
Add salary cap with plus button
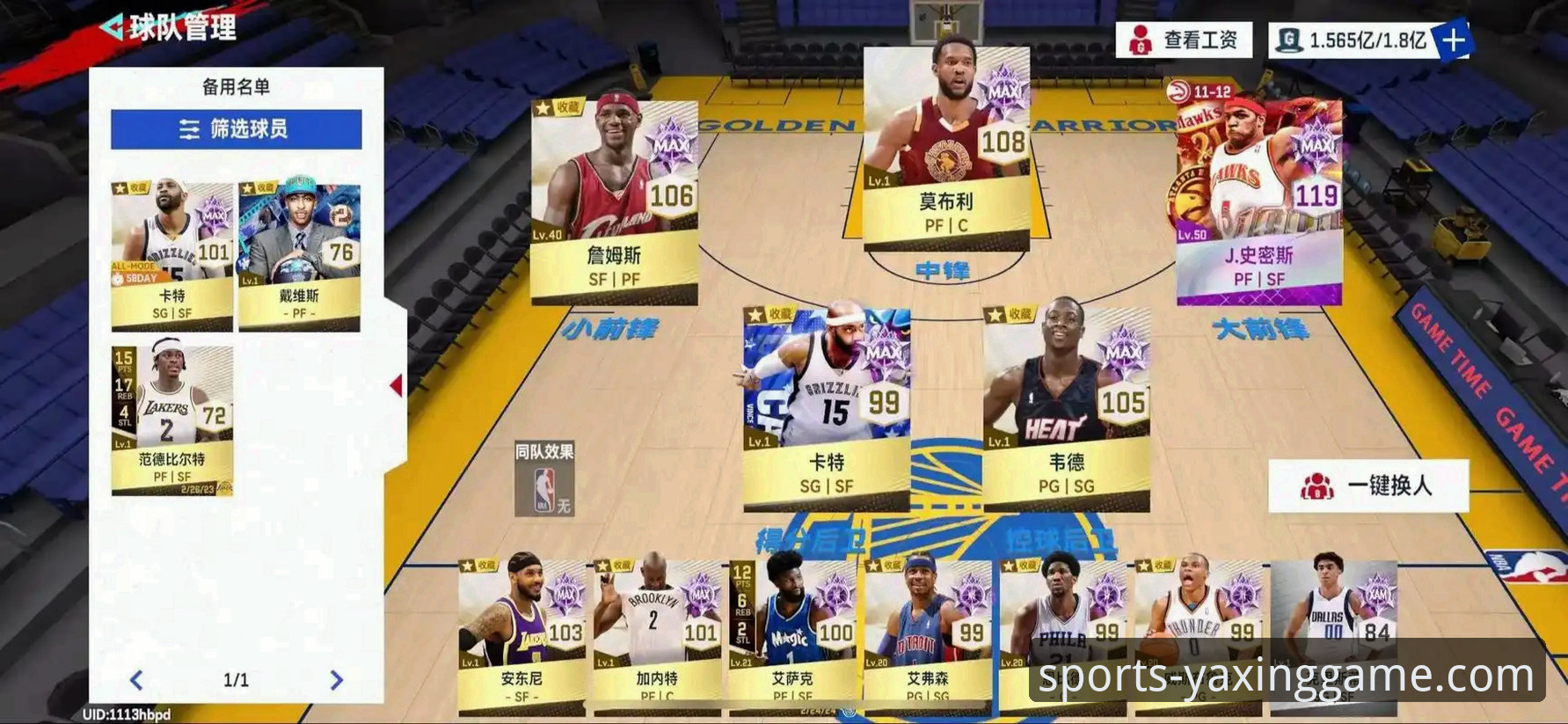[1453, 40]
